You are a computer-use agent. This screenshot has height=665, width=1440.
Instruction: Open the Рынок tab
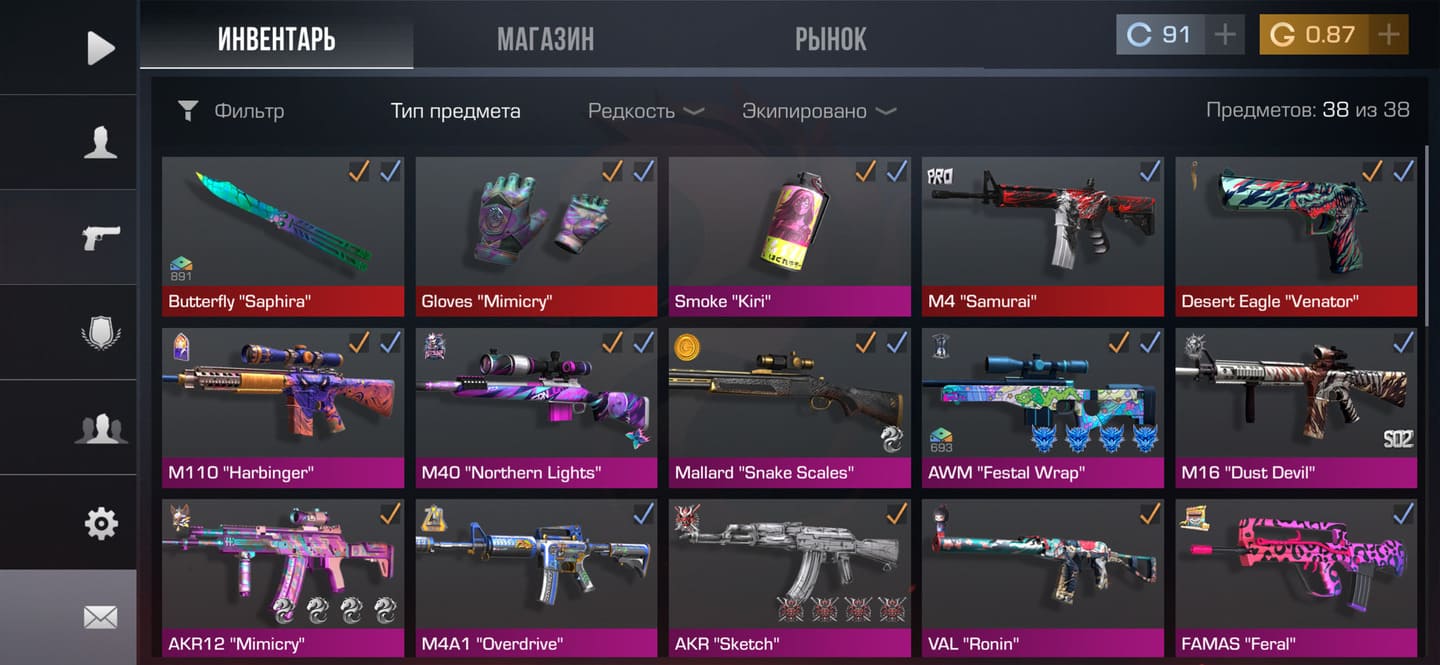coord(830,39)
